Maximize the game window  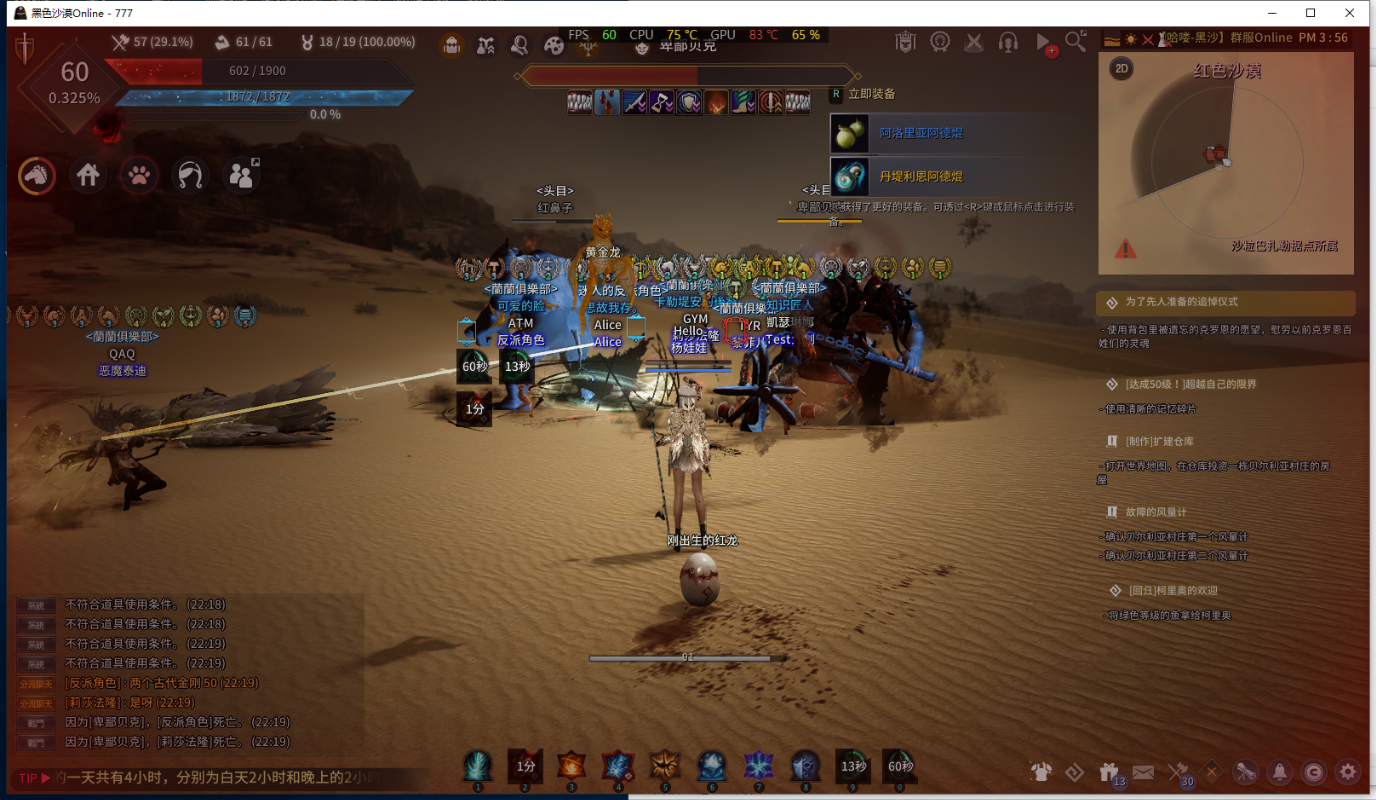point(1310,13)
